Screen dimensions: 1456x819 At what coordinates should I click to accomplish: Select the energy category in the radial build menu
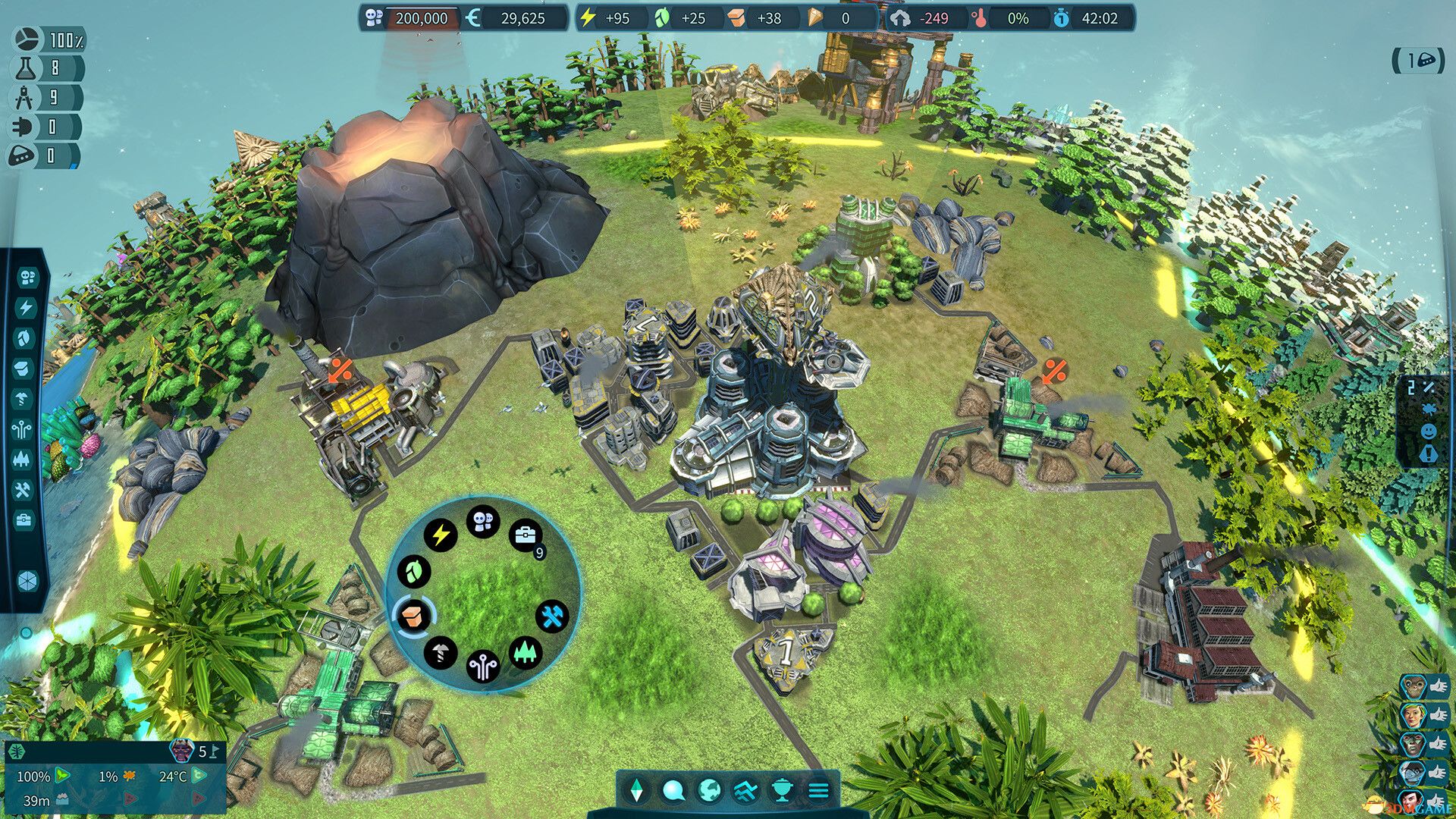click(x=440, y=535)
